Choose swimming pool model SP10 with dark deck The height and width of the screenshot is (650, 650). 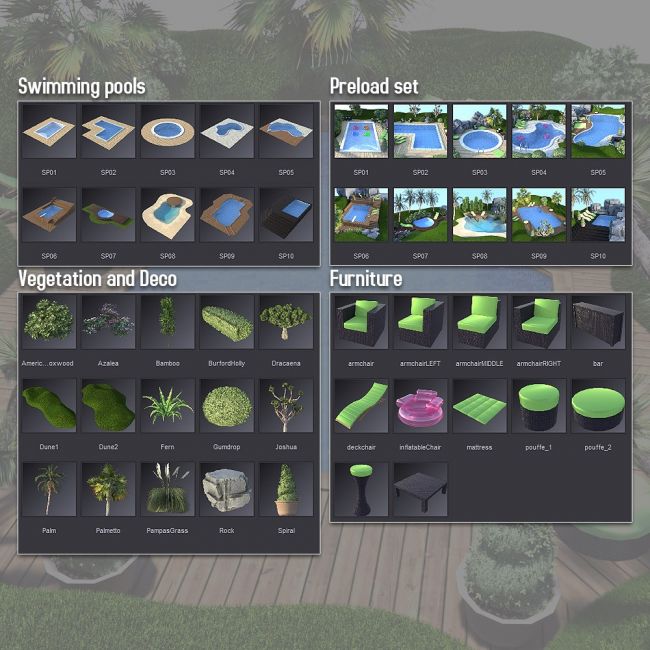click(x=286, y=215)
